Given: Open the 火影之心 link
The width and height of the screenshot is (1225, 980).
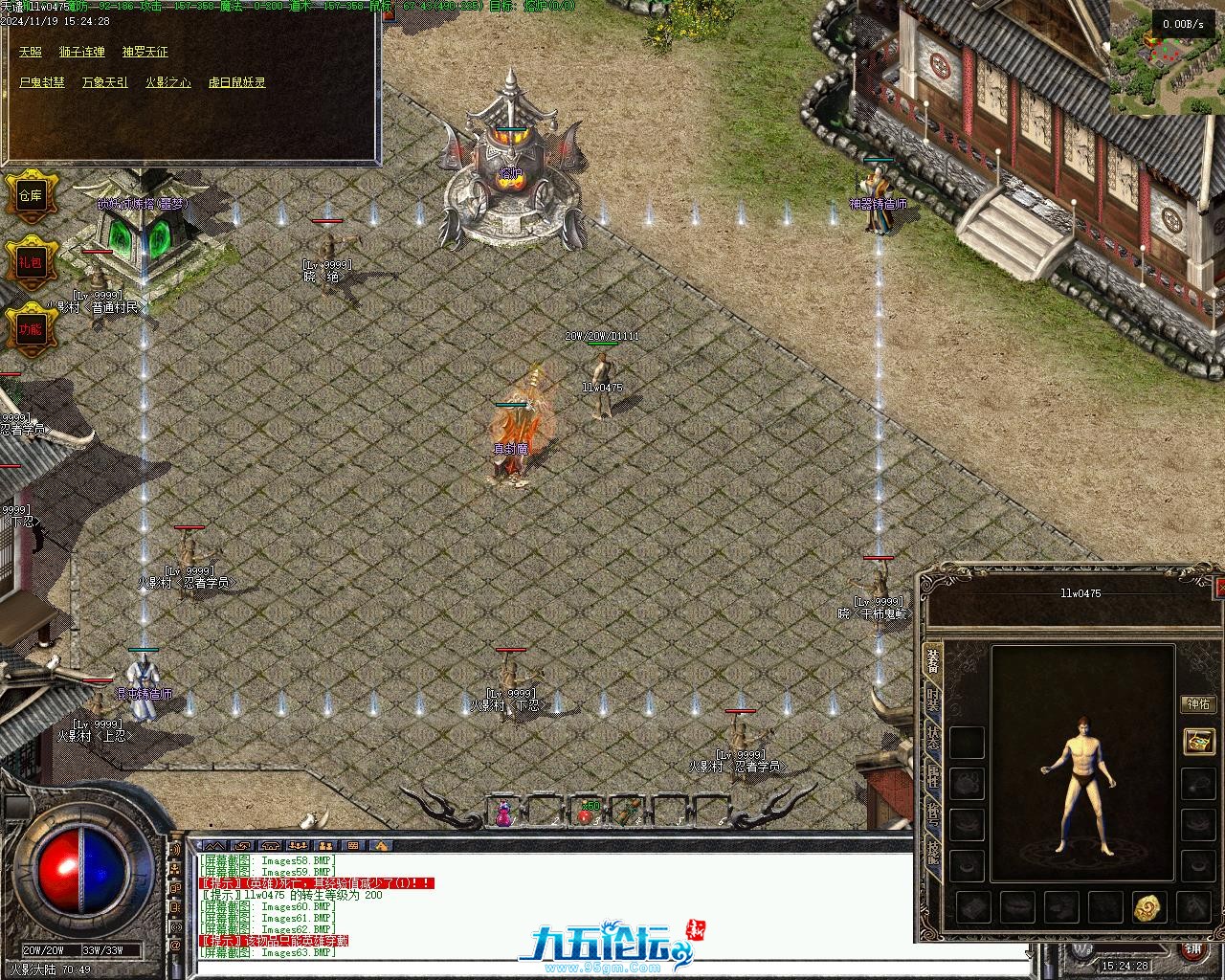Looking at the screenshot, I should tap(167, 82).
